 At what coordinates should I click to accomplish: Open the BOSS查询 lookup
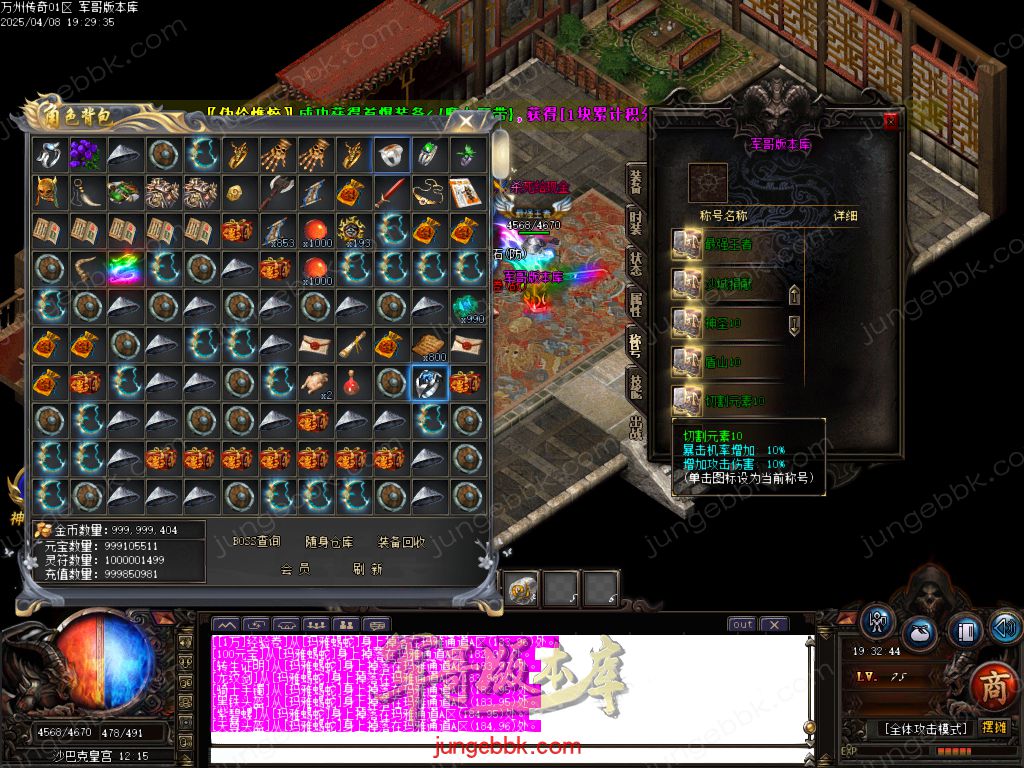[256, 542]
